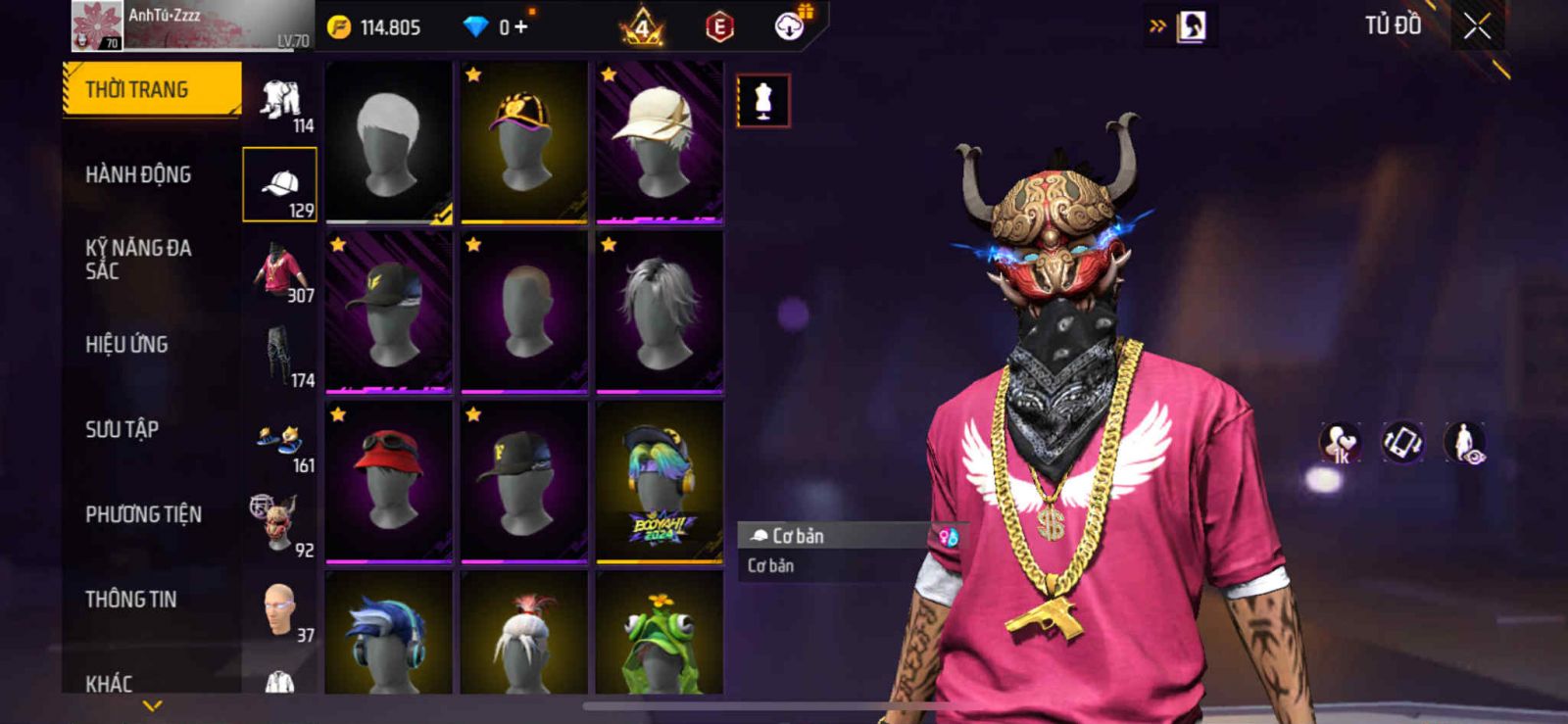Open the player profile avatar AnhTú-Zzzz
This screenshot has height=724, width=1568.
coord(96,26)
